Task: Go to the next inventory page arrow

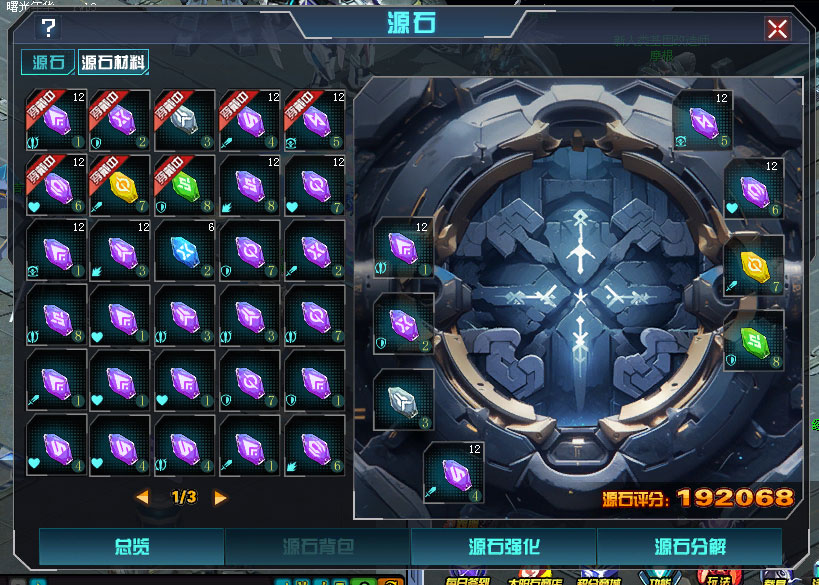Action: (x=220, y=497)
